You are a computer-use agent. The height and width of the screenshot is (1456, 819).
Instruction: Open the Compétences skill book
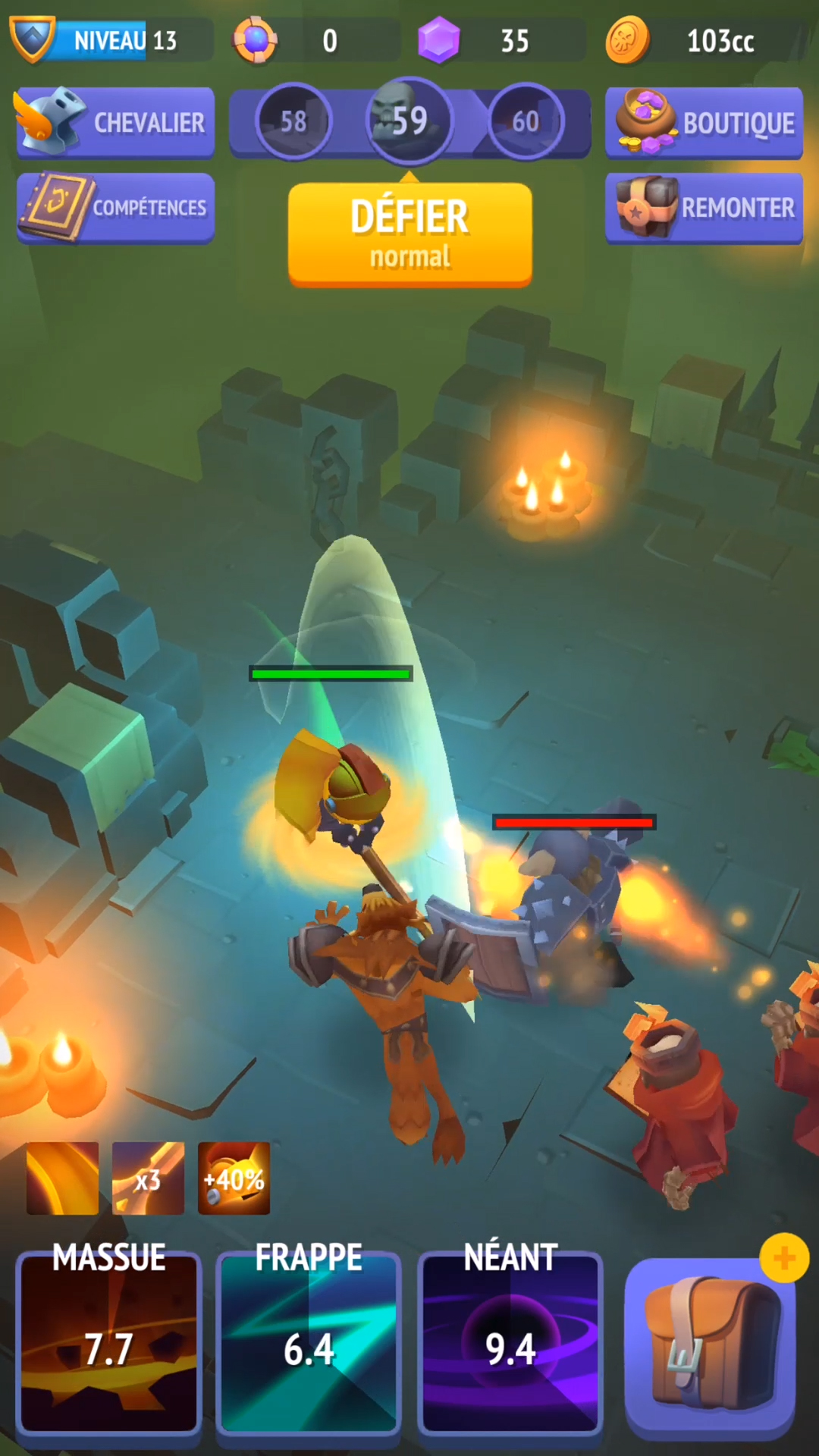click(x=115, y=208)
